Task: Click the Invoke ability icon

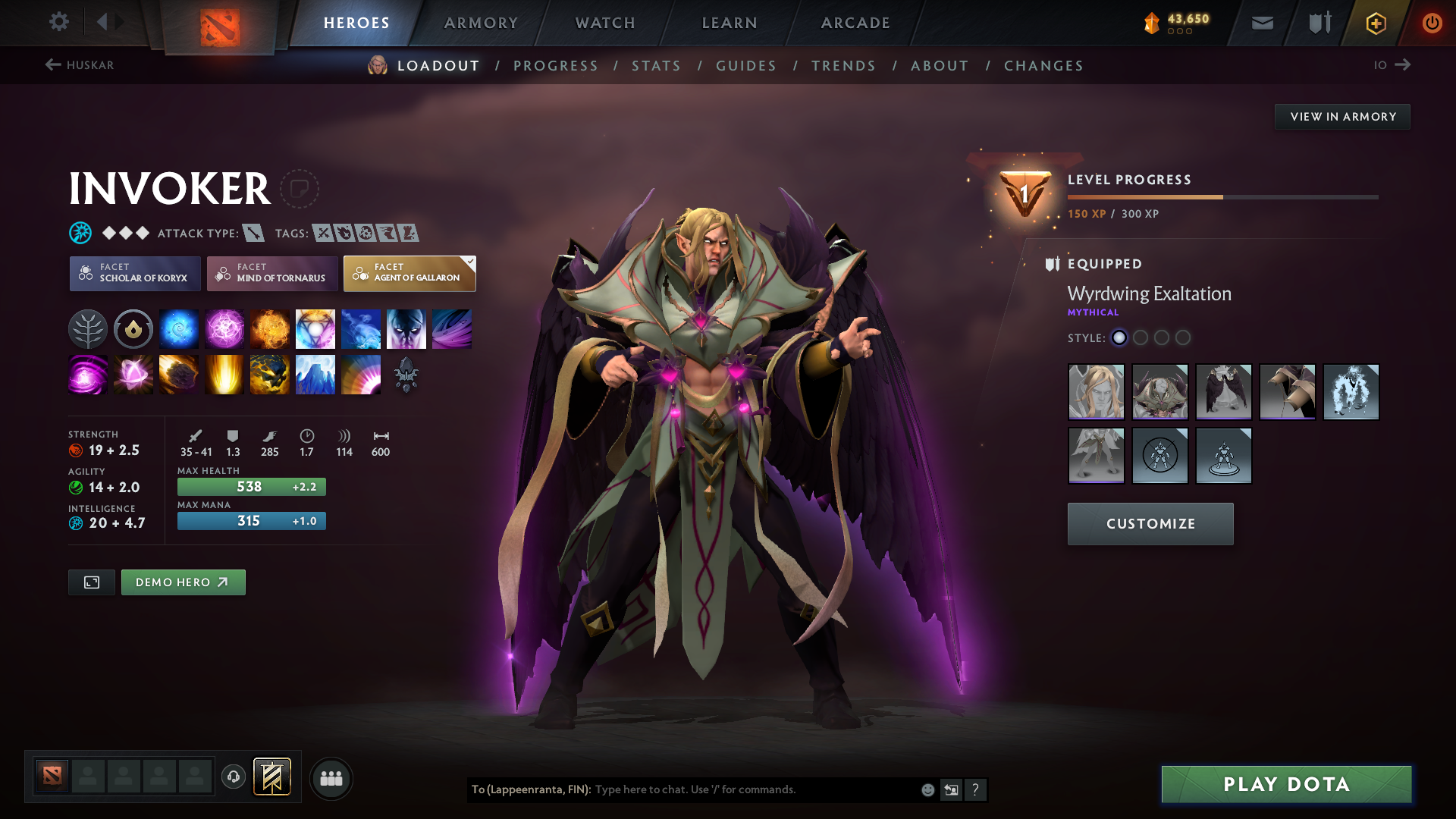Action: (315, 328)
